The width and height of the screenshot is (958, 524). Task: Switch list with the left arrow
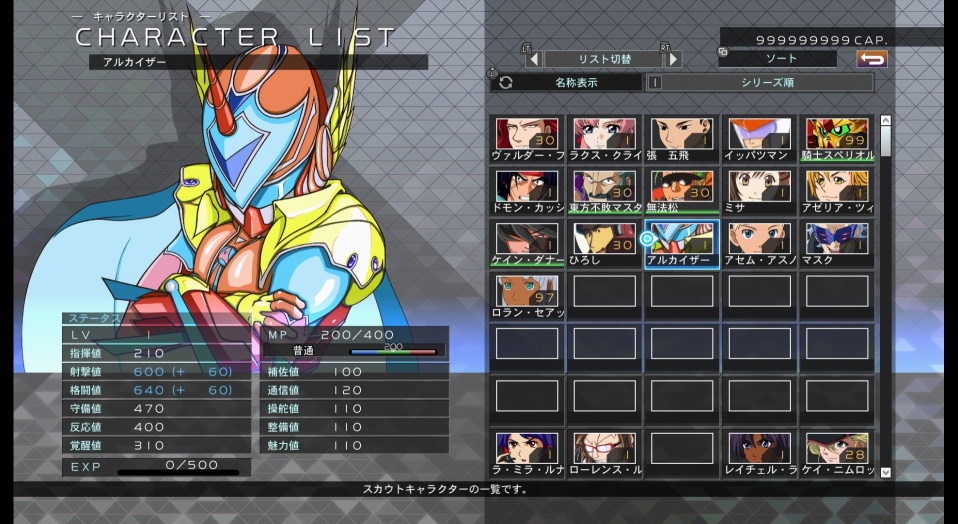534,59
